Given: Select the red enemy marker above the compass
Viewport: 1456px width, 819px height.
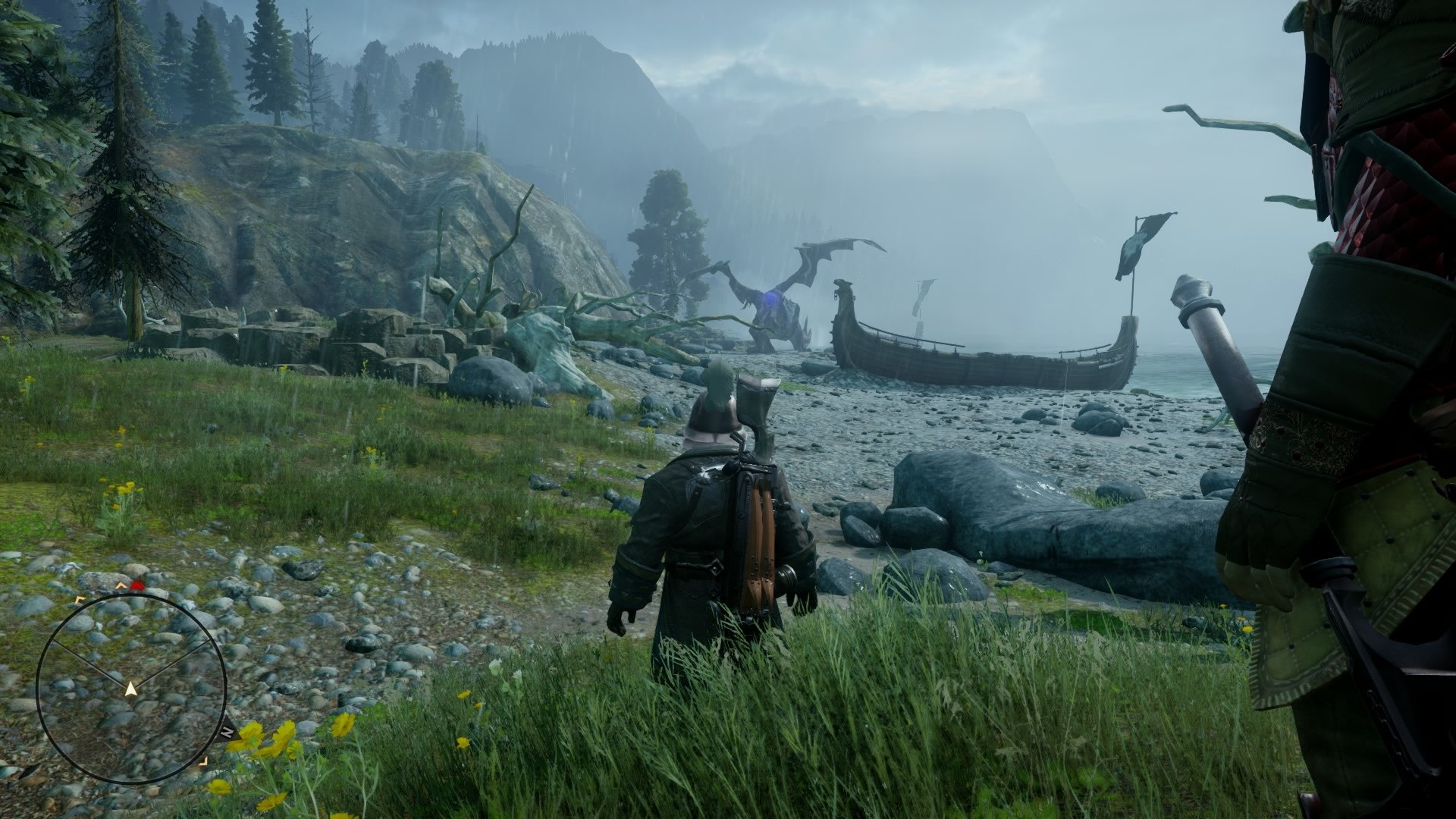Looking at the screenshot, I should pos(137,585).
